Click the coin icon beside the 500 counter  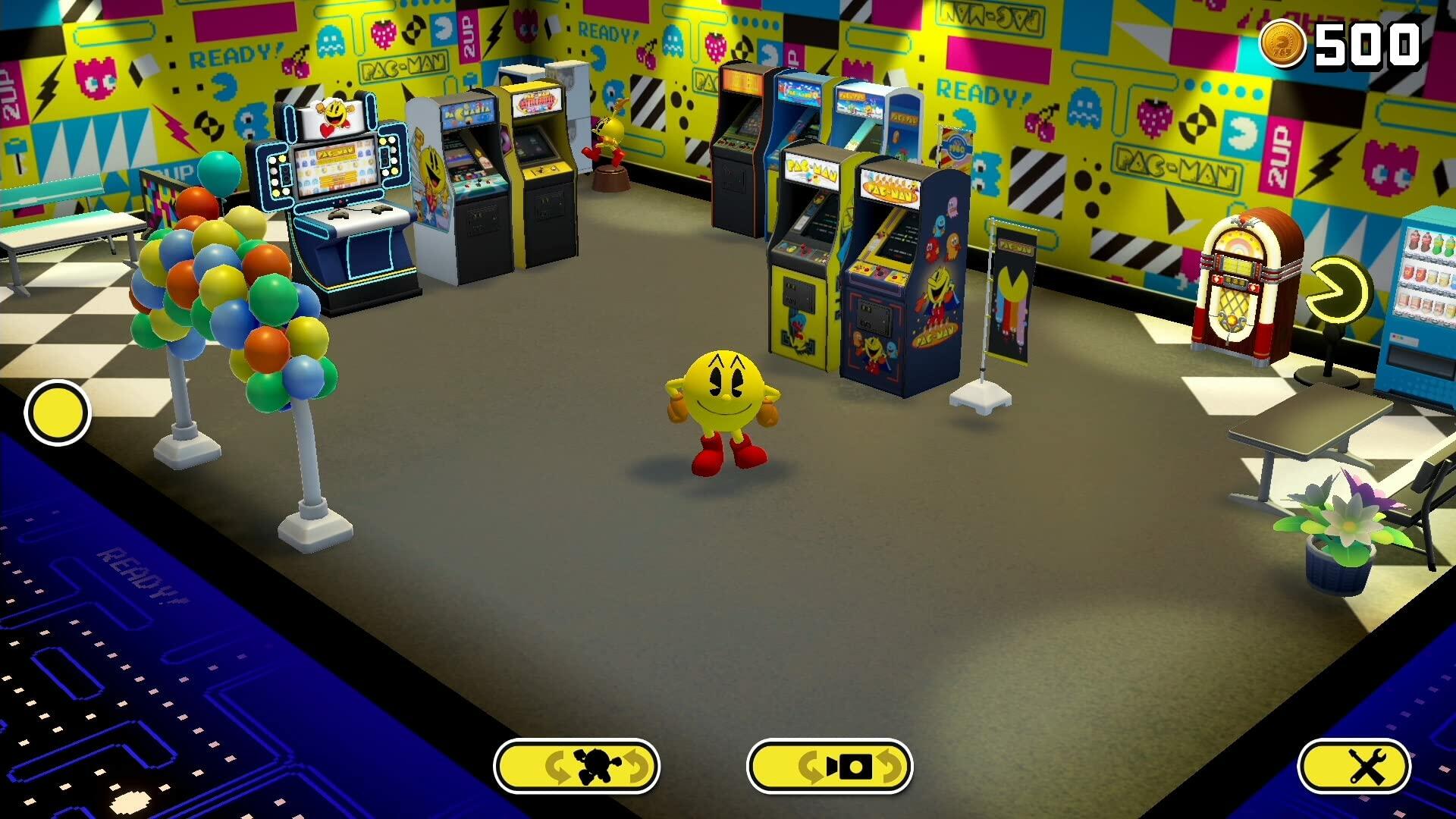pos(1286,43)
